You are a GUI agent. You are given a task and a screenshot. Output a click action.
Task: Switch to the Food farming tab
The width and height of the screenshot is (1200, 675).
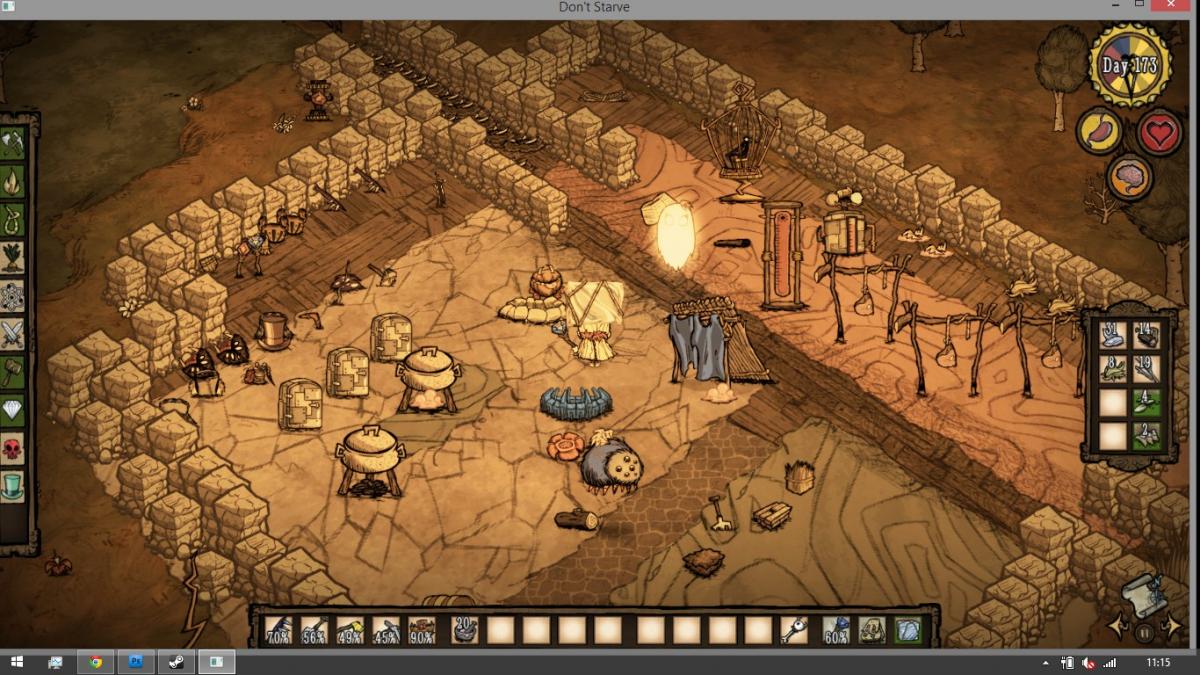[x=13, y=255]
